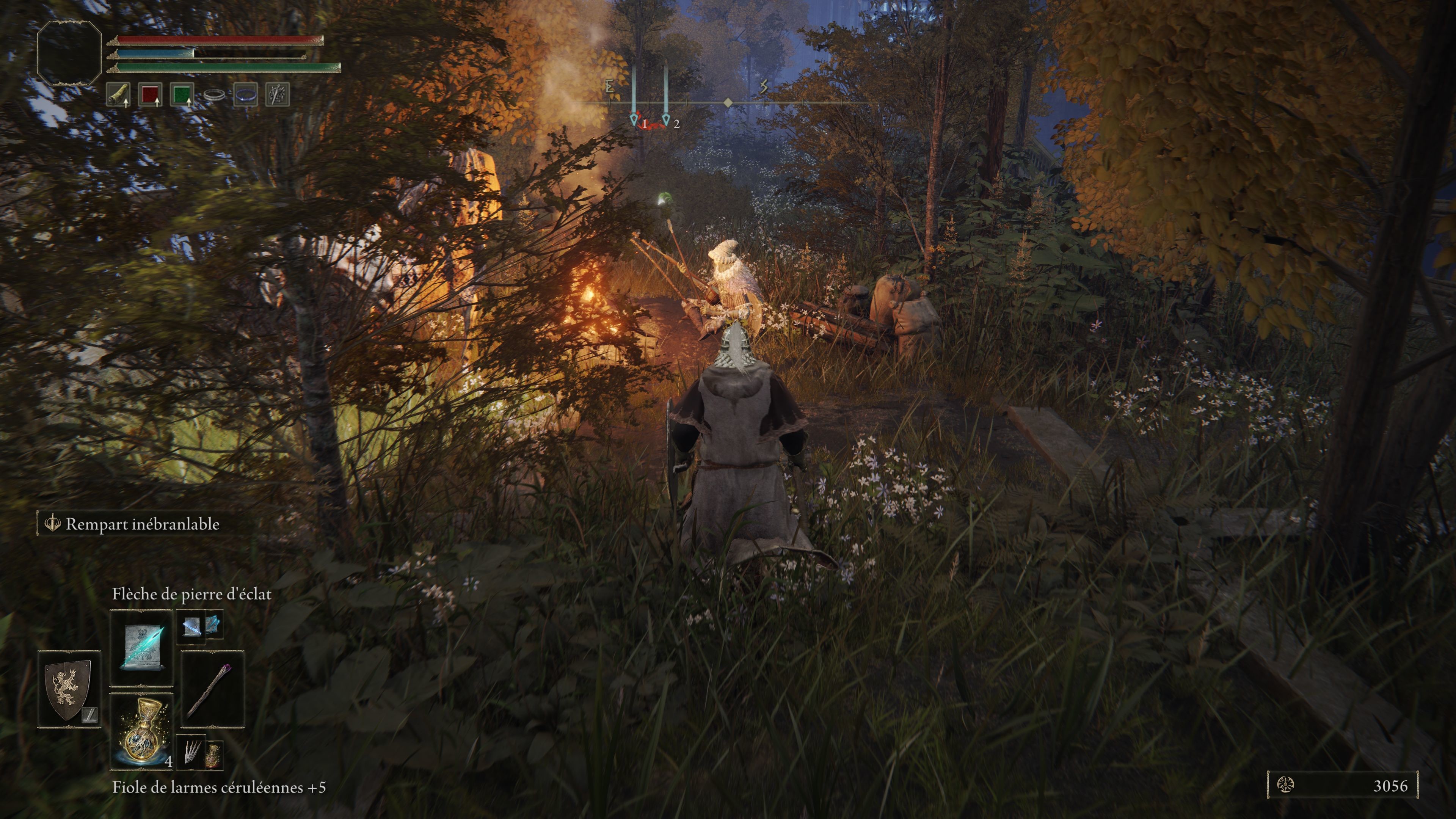Click compass waypoint marker number 1
Image resolution: width=1456 pixels, height=819 pixels.
634,119
